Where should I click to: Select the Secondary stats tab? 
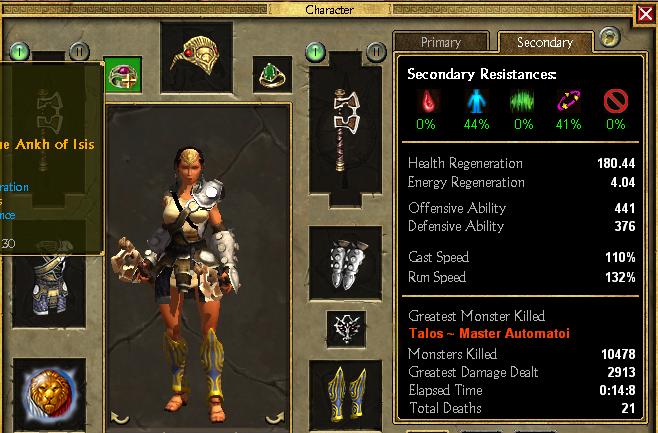544,43
